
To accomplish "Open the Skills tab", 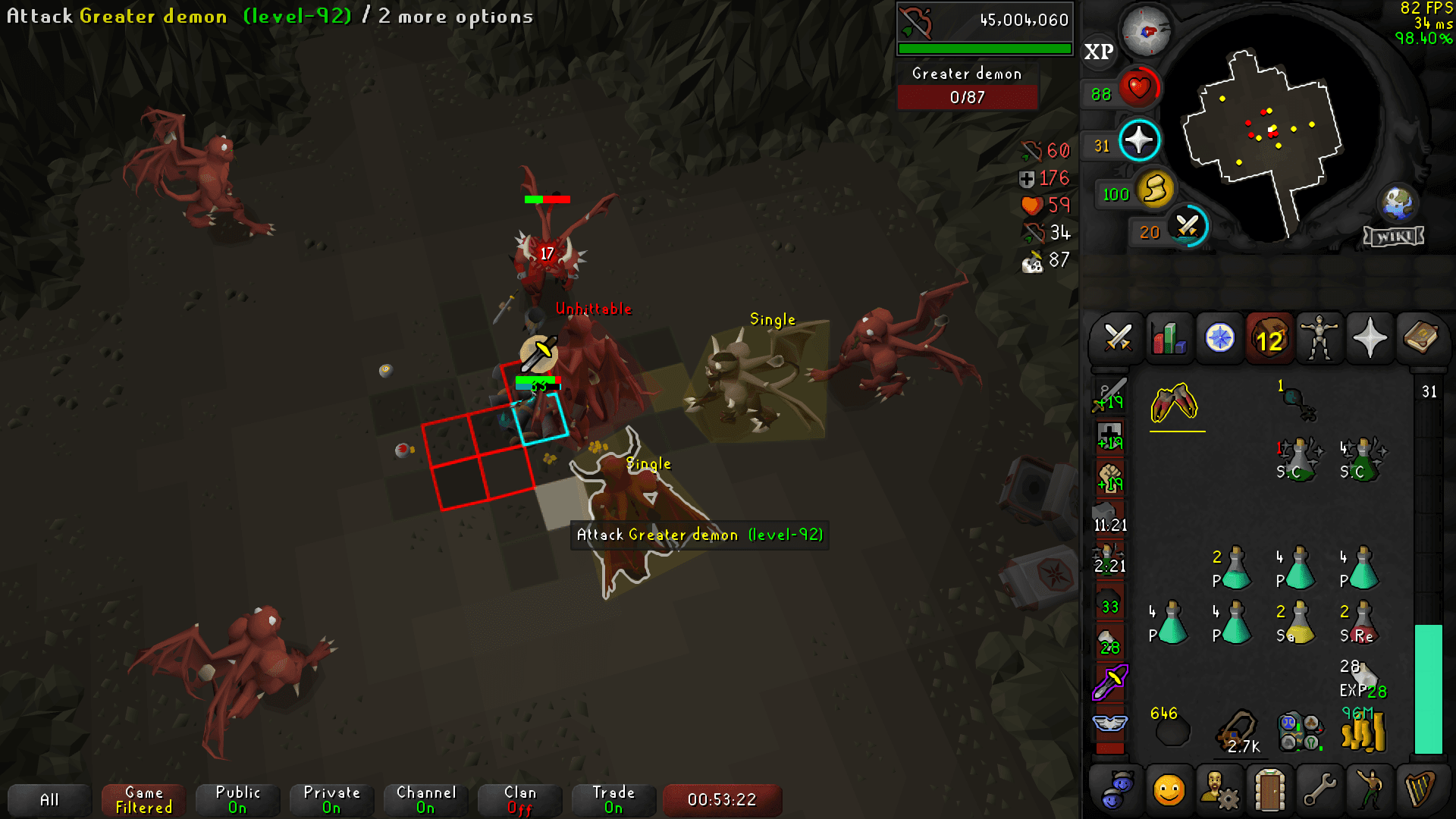I will click(x=1168, y=339).
